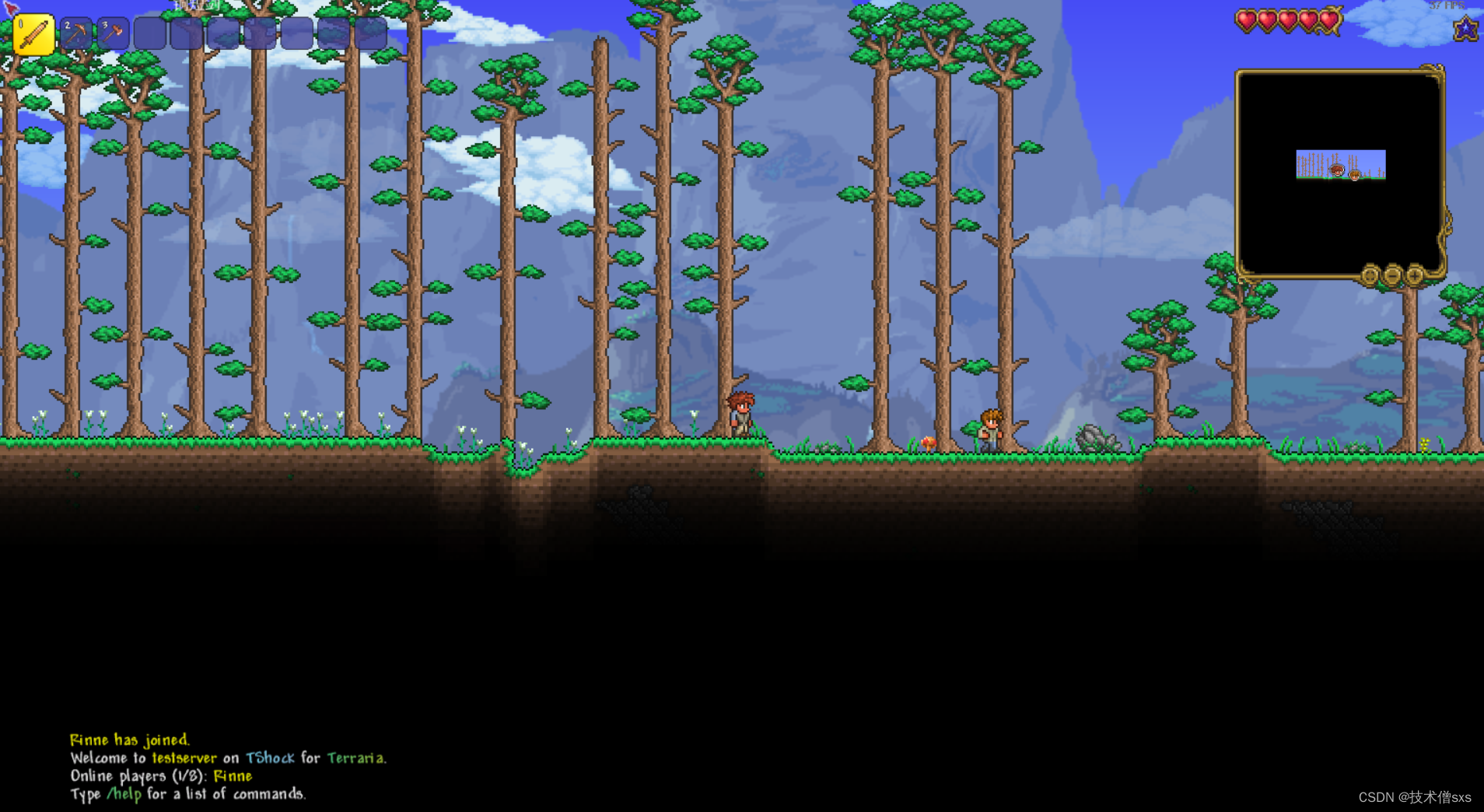Screen dimensions: 1484x812
Task: Click the minimap display
Action: coord(1339,171)
